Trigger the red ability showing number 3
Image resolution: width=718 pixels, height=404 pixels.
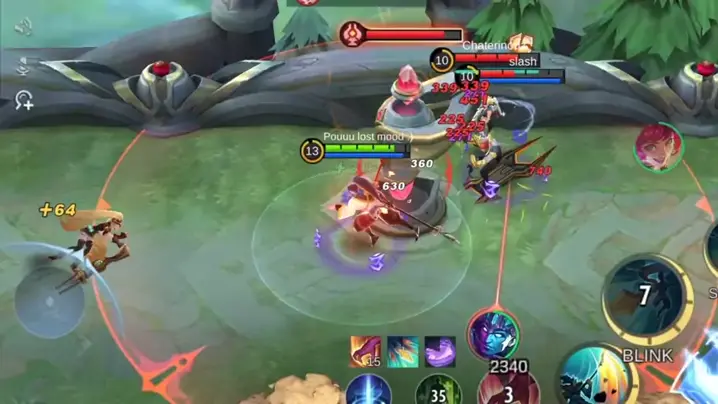(509, 389)
